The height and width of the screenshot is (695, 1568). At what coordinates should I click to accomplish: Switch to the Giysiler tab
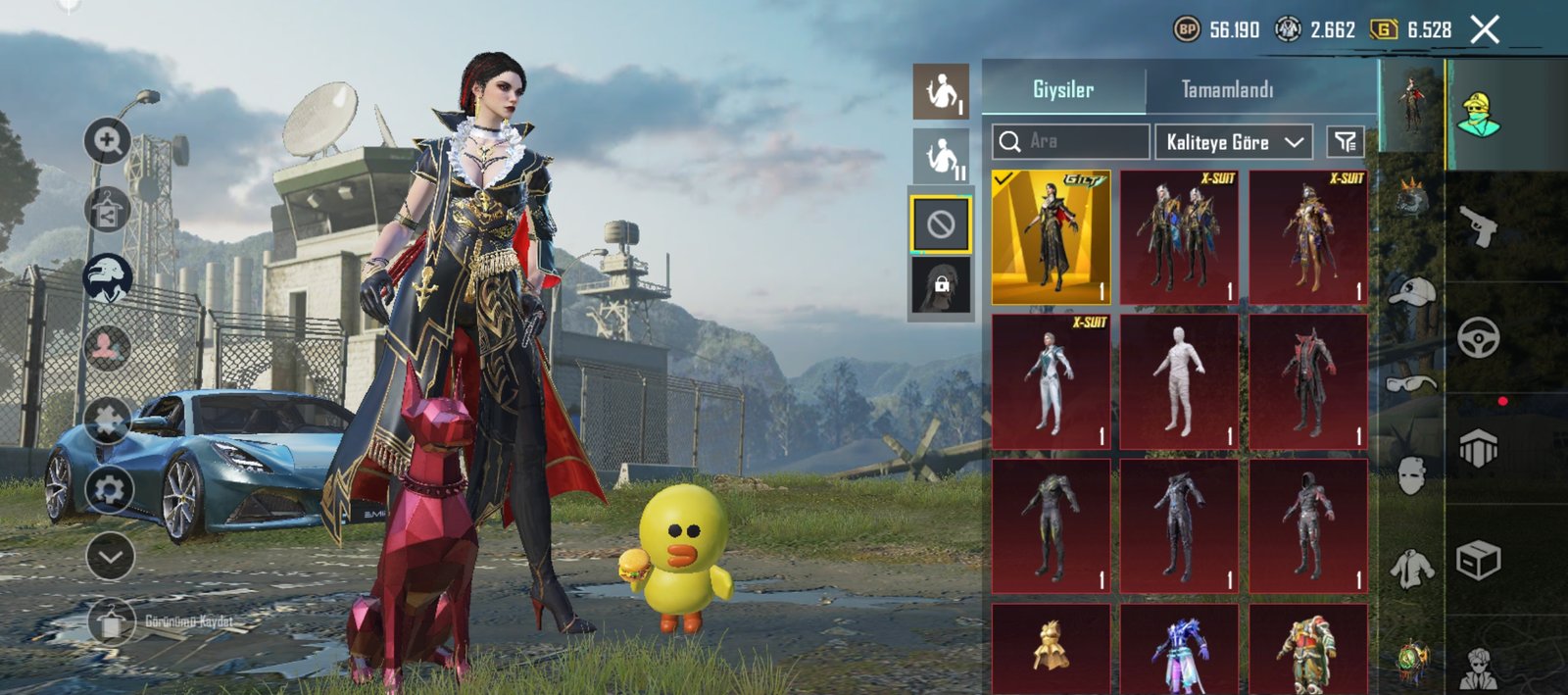tap(1063, 89)
